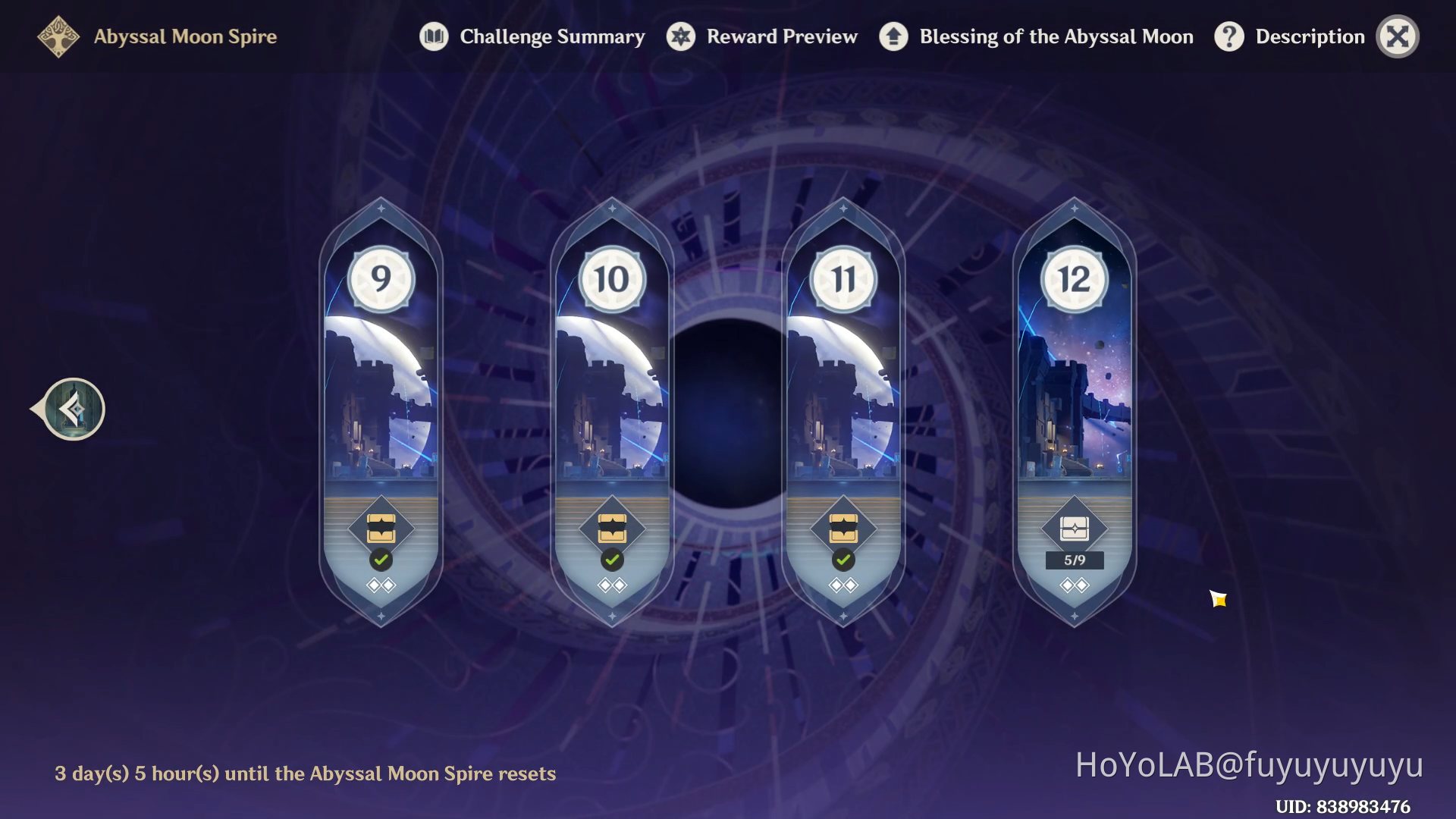Open Reward Preview via star icon
Screen dimensions: 1456x819
click(681, 36)
